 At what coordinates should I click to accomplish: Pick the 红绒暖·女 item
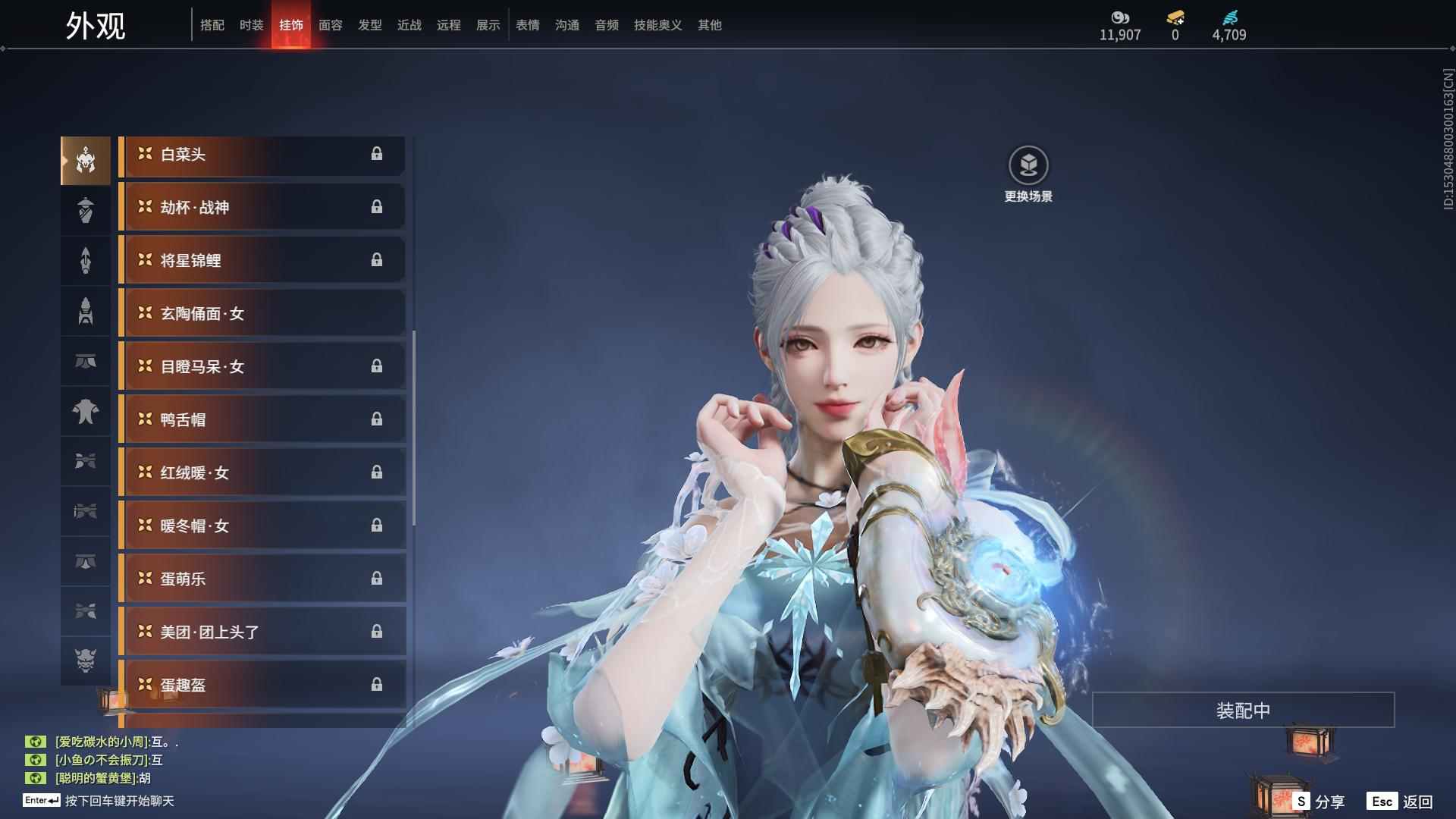[x=262, y=473]
